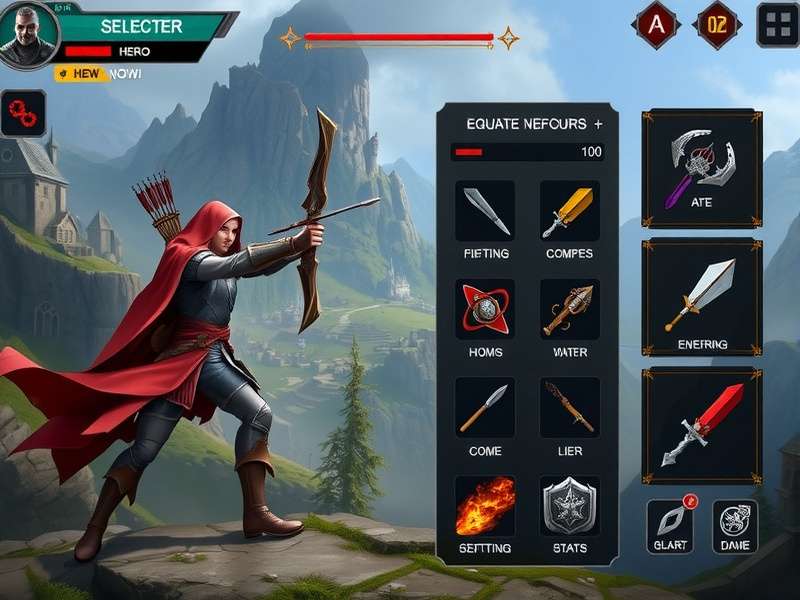Choose the golden Compes sword slot
800x600 pixels.
(x=569, y=211)
